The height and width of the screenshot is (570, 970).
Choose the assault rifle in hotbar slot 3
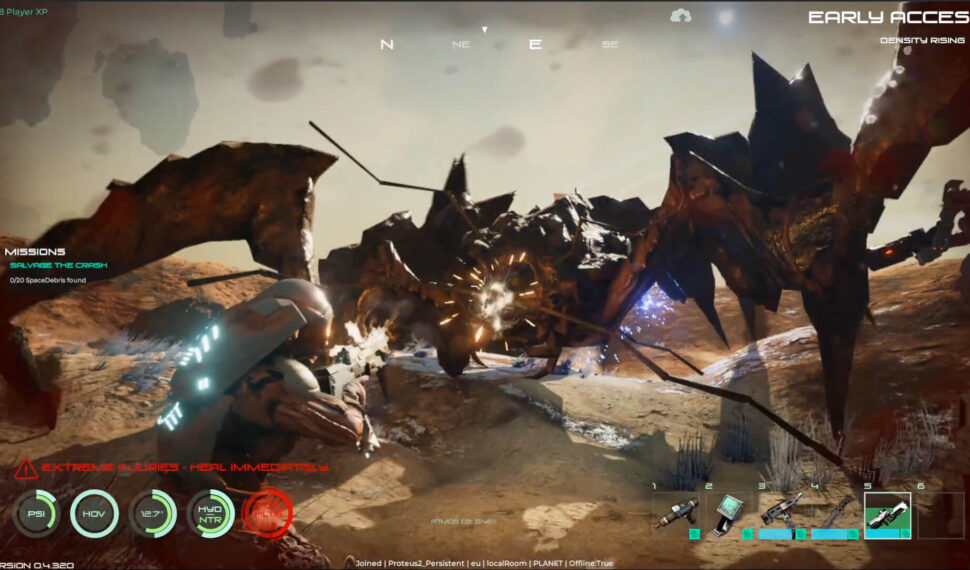(781, 514)
